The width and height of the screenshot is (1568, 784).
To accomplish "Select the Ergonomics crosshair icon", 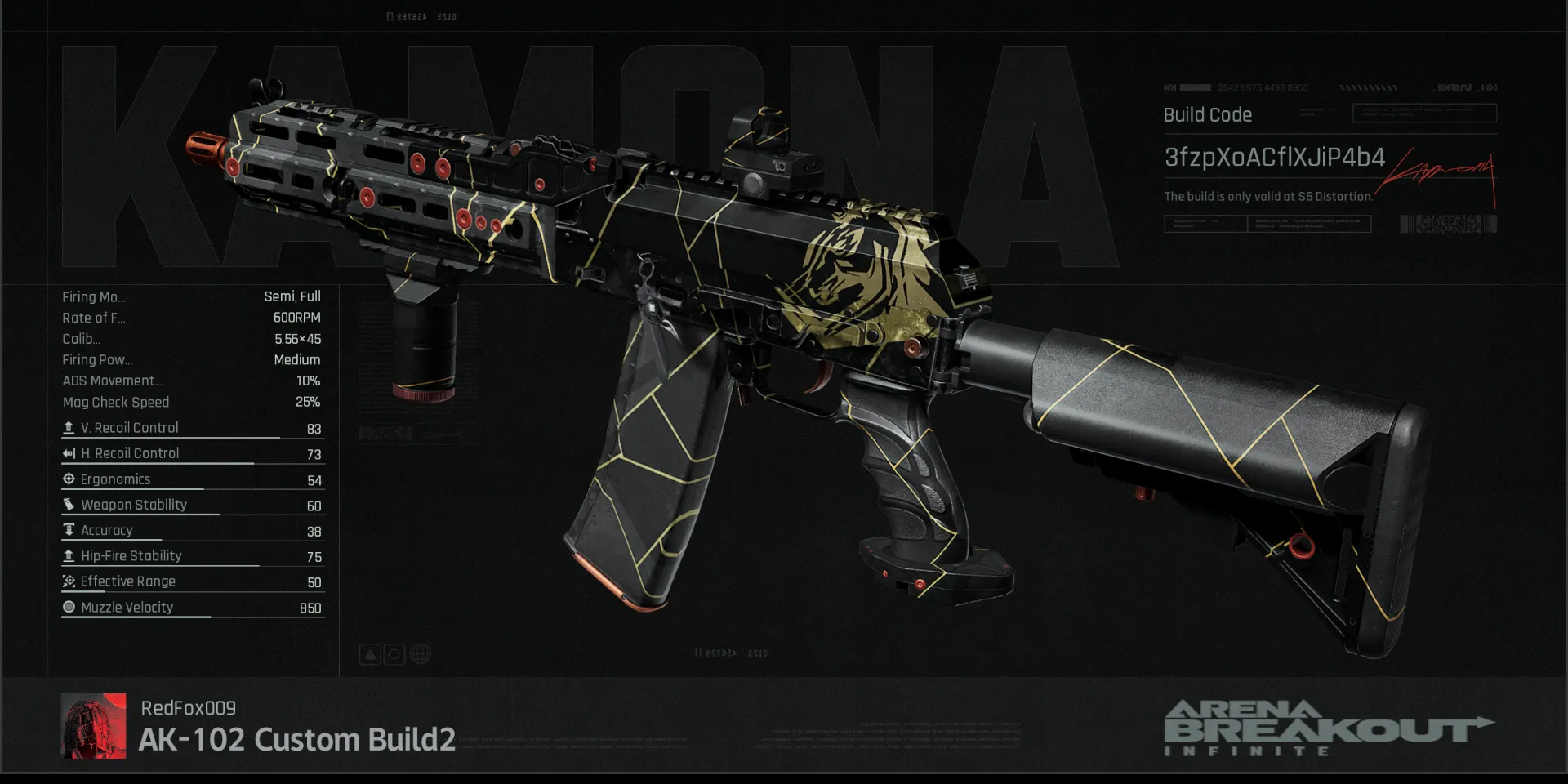I will tap(69, 479).
